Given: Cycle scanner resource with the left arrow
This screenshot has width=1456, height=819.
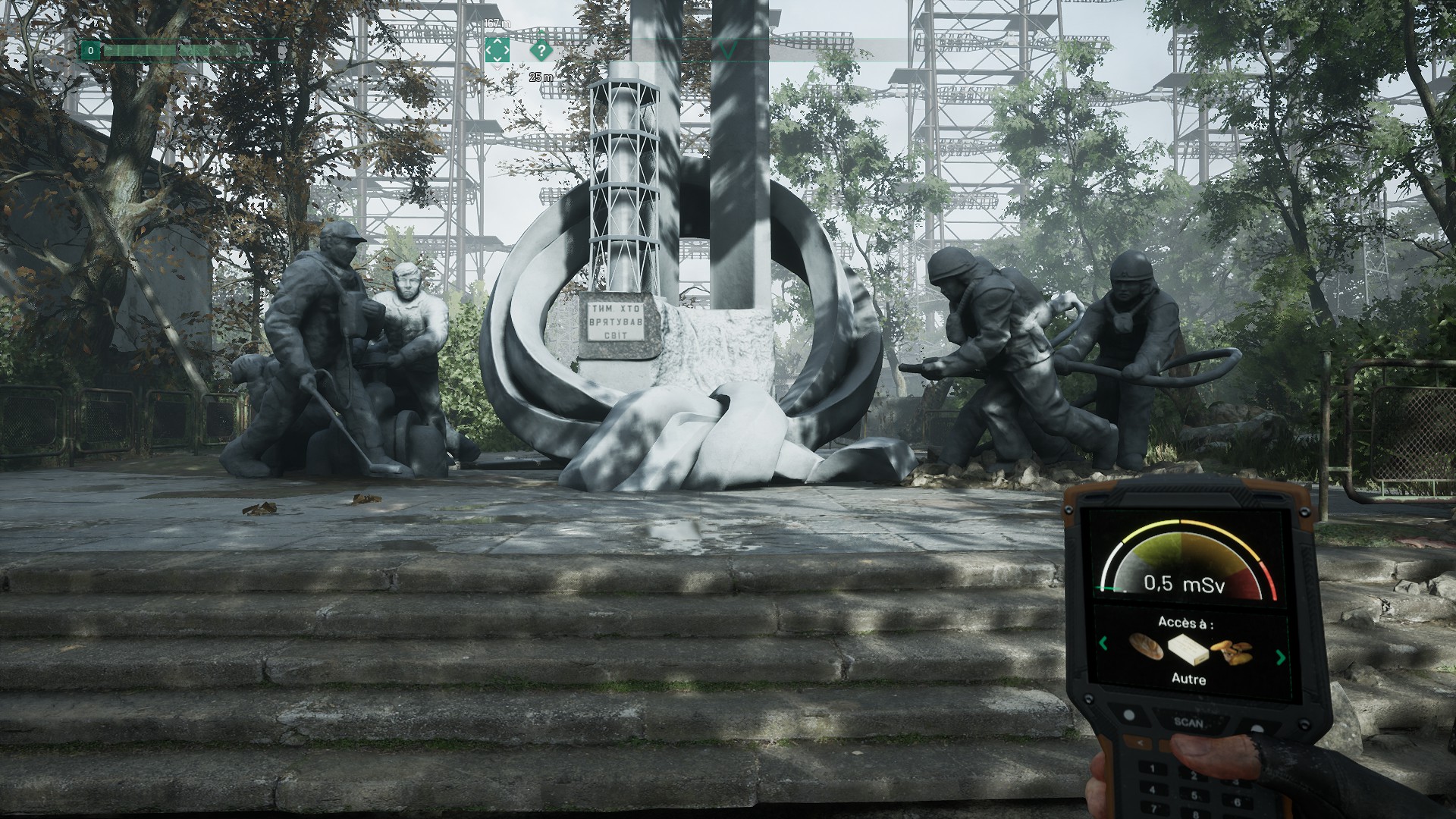Looking at the screenshot, I should (1103, 644).
